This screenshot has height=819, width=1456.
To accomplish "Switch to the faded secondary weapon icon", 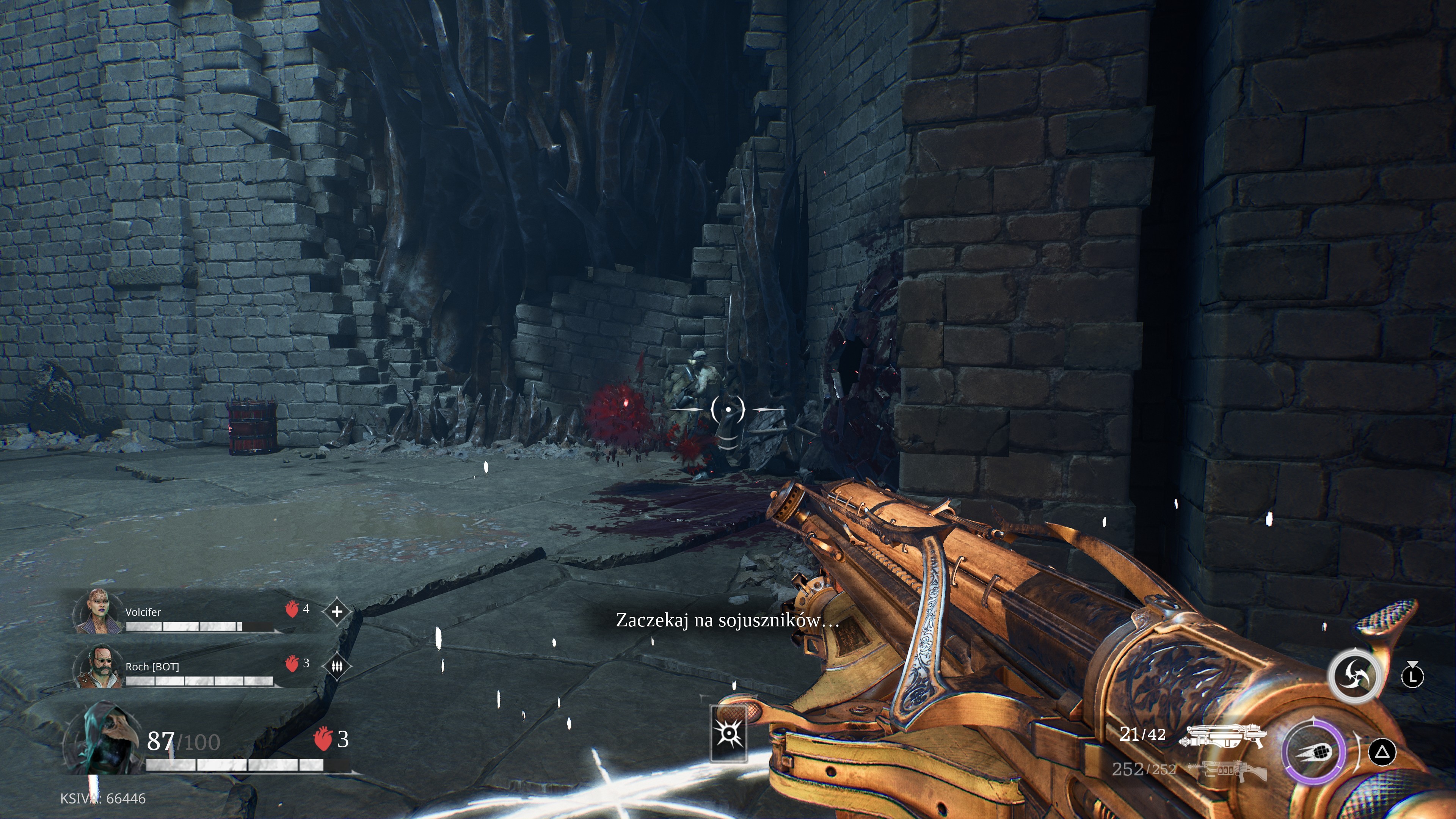I will pyautogui.click(x=1227, y=770).
